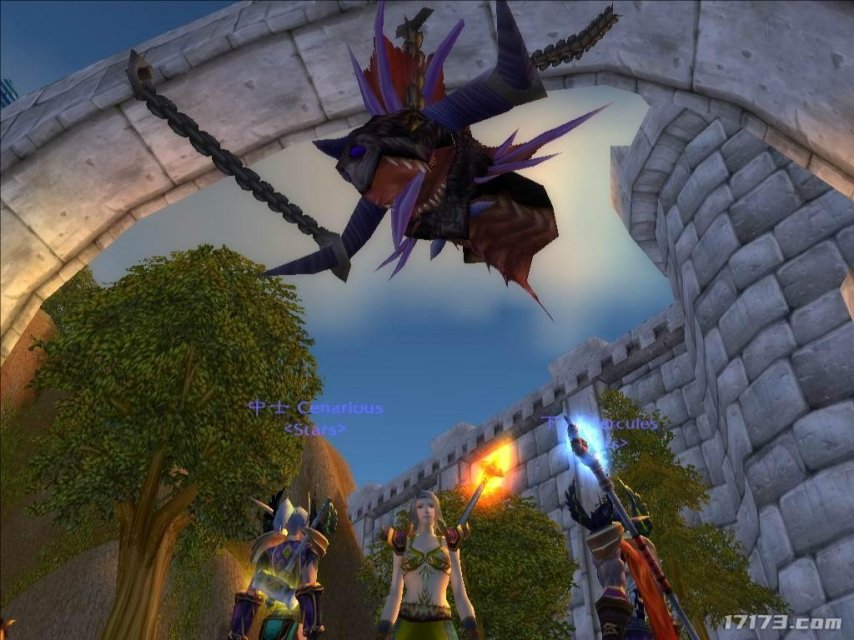Select the Cenarious player name label
This screenshot has width=854, height=640.
tap(316, 408)
